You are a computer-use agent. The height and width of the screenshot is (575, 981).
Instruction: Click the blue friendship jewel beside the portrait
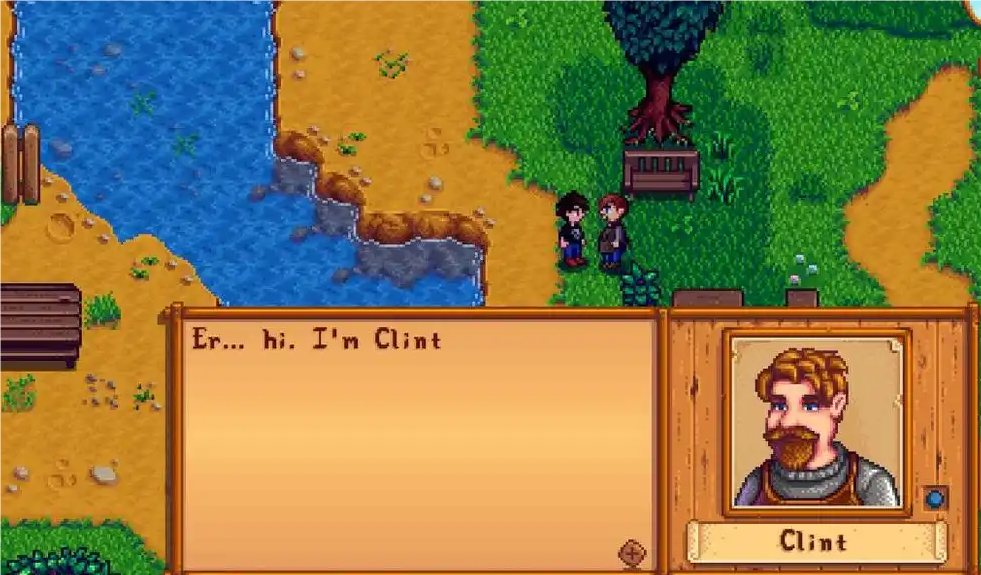pos(935,497)
